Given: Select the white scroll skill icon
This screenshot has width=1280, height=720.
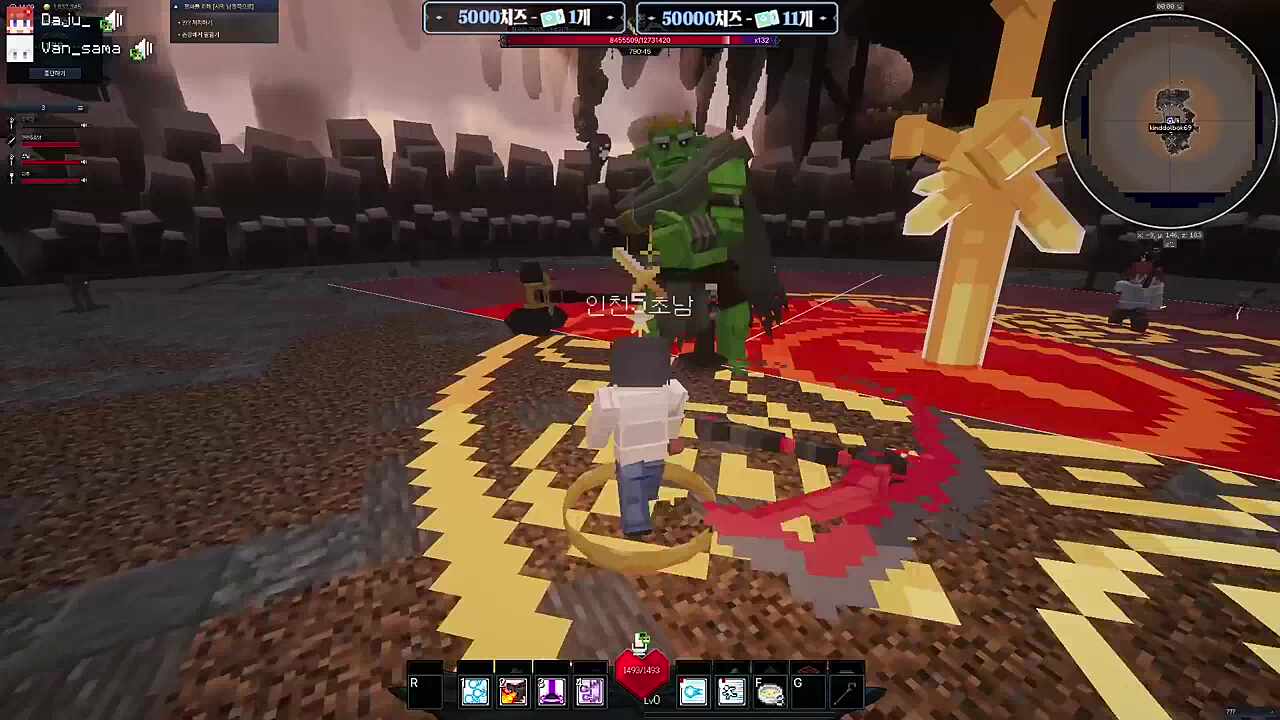Looking at the screenshot, I should 731,691.
